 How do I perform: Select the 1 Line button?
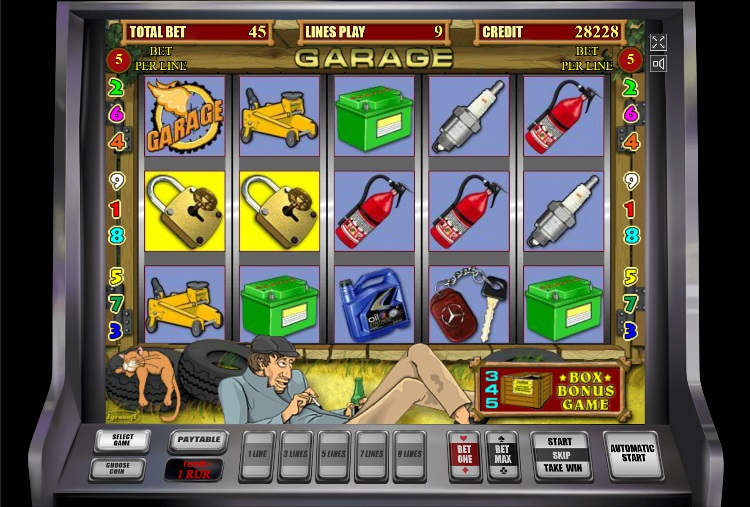coord(258,455)
